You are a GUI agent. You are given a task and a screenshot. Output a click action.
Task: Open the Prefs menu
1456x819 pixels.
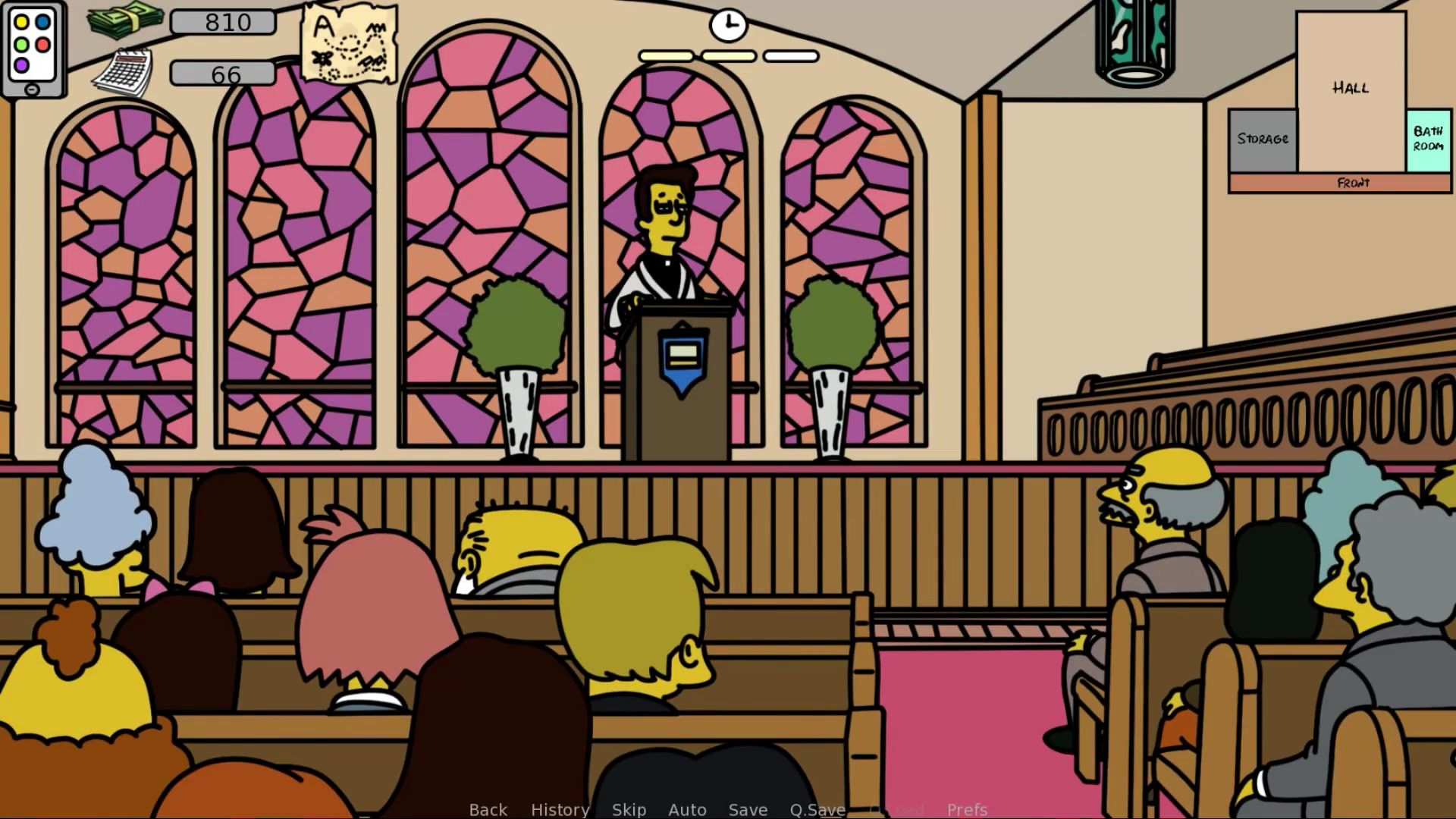point(967,809)
